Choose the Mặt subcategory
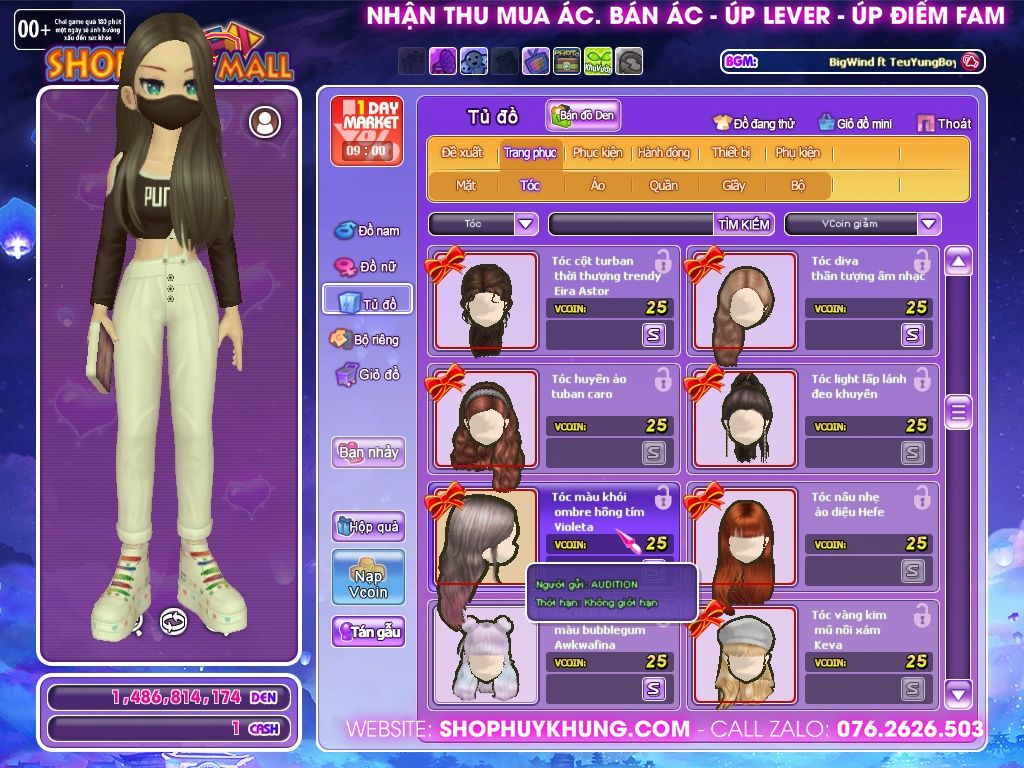This screenshot has width=1024, height=768. [466, 185]
